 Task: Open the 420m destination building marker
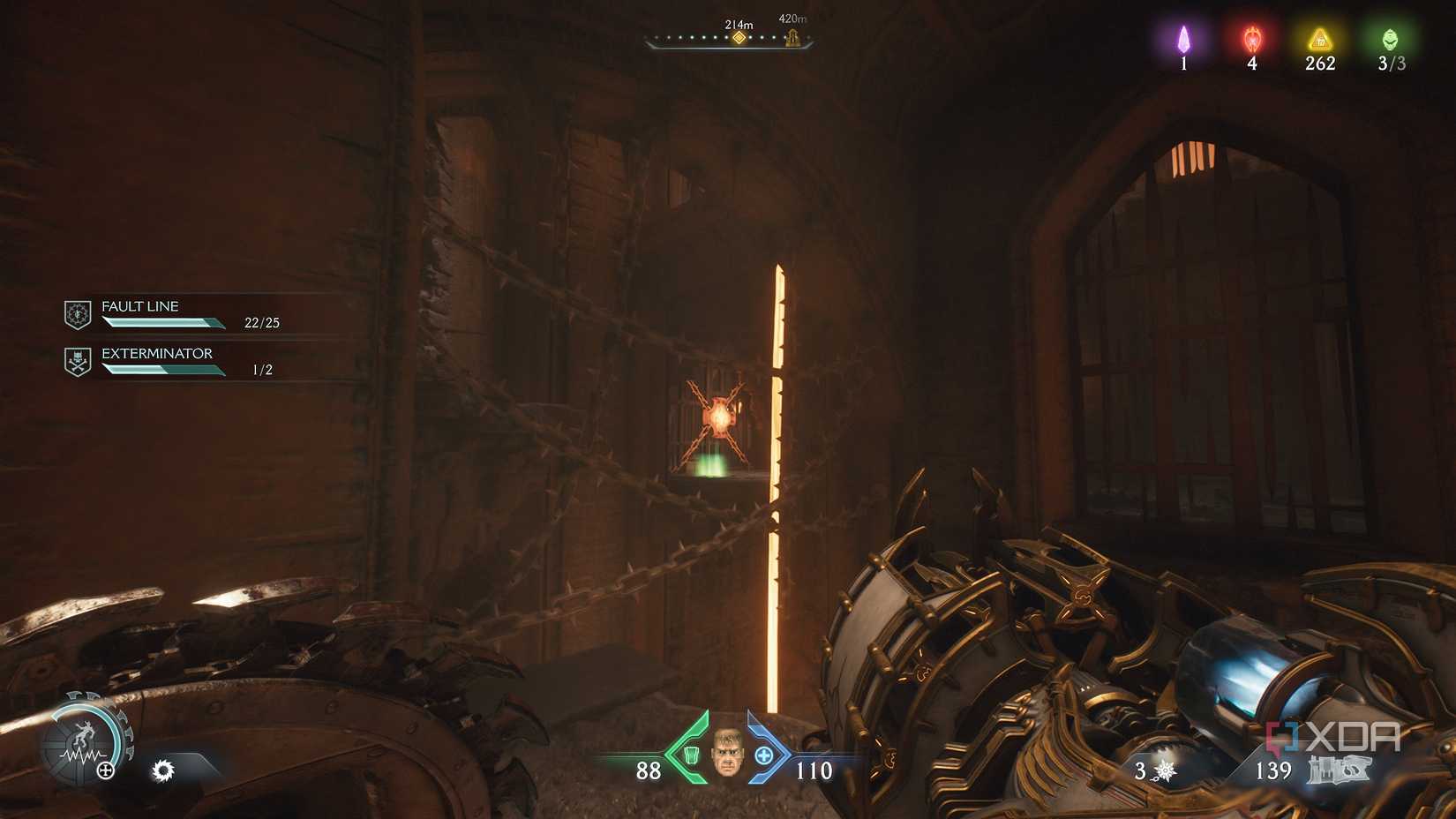[792, 37]
